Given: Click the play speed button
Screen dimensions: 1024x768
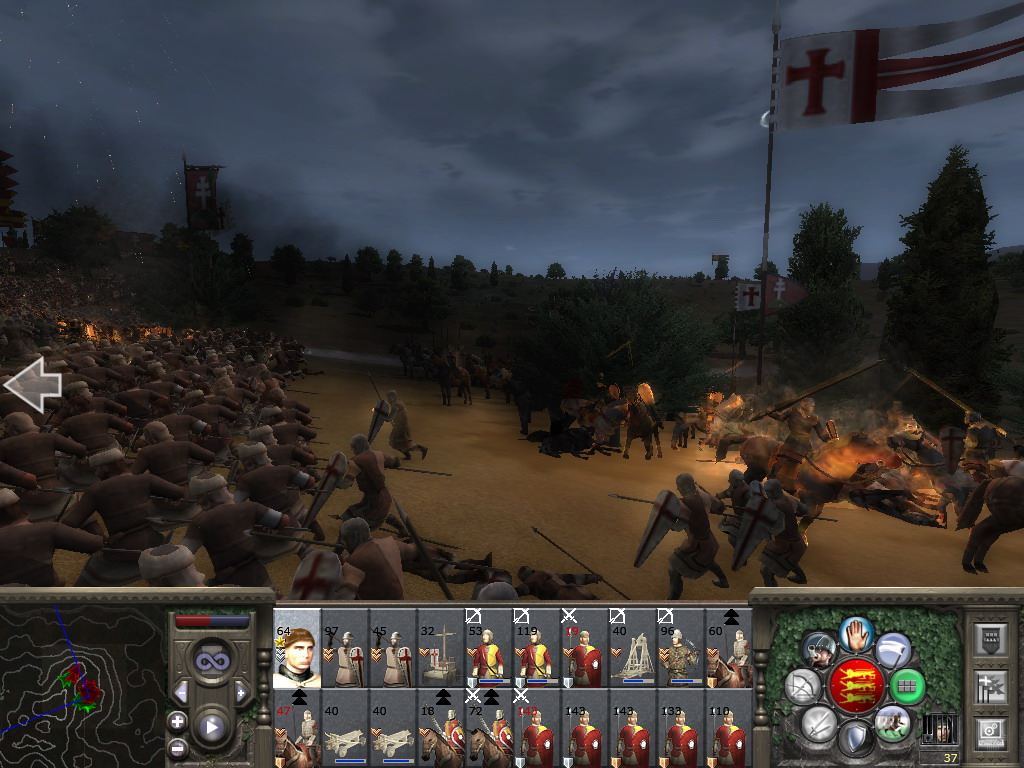Looking at the screenshot, I should click(211, 727).
